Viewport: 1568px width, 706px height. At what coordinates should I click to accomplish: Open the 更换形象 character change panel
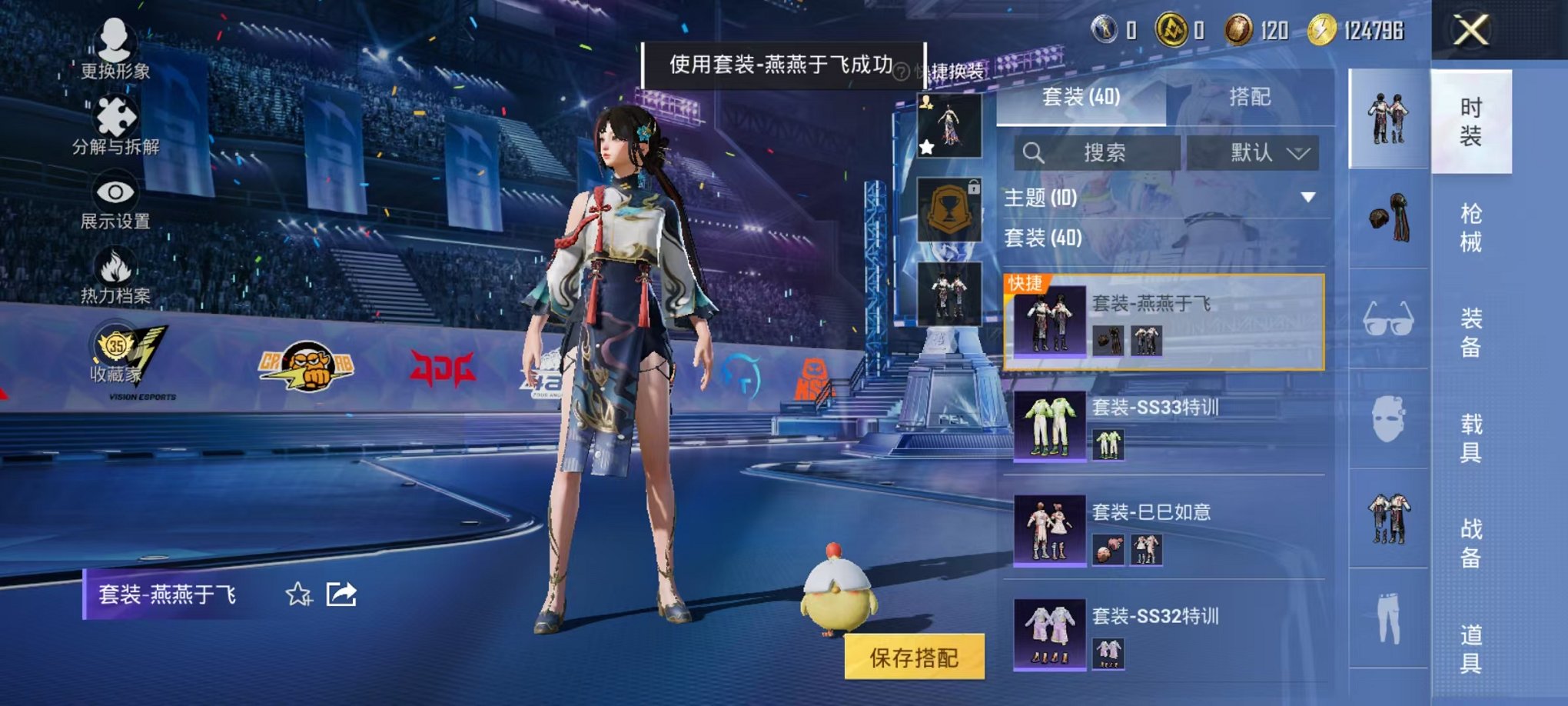pos(115,52)
